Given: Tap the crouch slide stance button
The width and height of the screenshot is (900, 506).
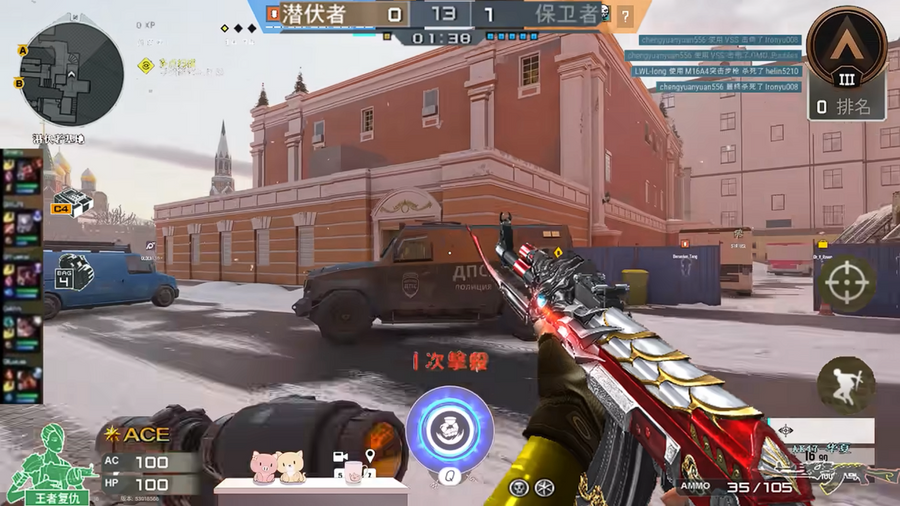Looking at the screenshot, I should click(x=845, y=385).
